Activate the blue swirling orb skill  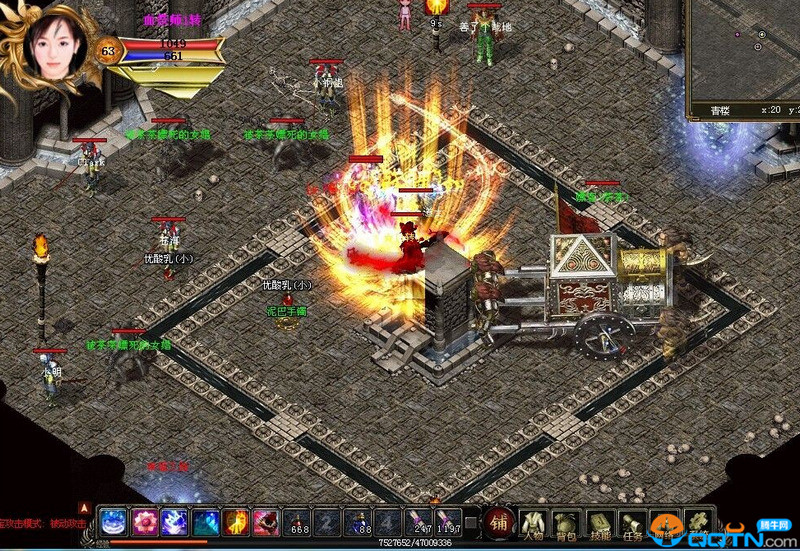(x=113, y=522)
